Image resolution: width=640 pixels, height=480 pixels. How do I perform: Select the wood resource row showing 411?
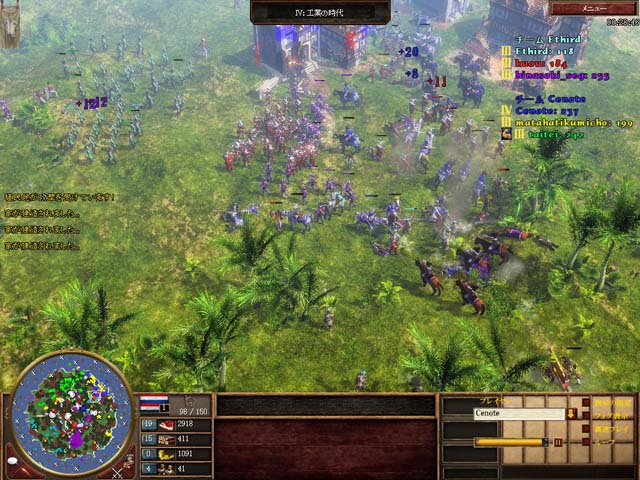[x=176, y=439]
